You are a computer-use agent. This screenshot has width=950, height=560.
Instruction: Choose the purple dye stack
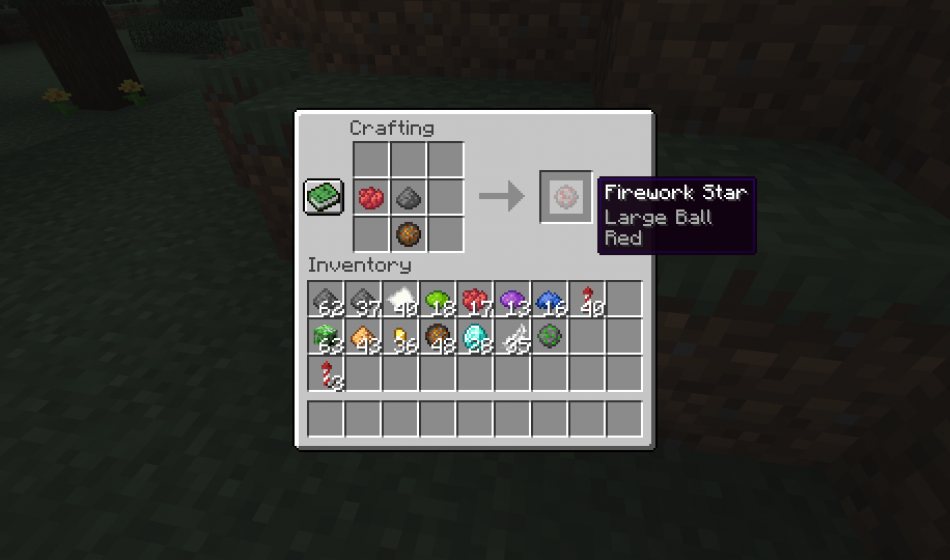(511, 300)
